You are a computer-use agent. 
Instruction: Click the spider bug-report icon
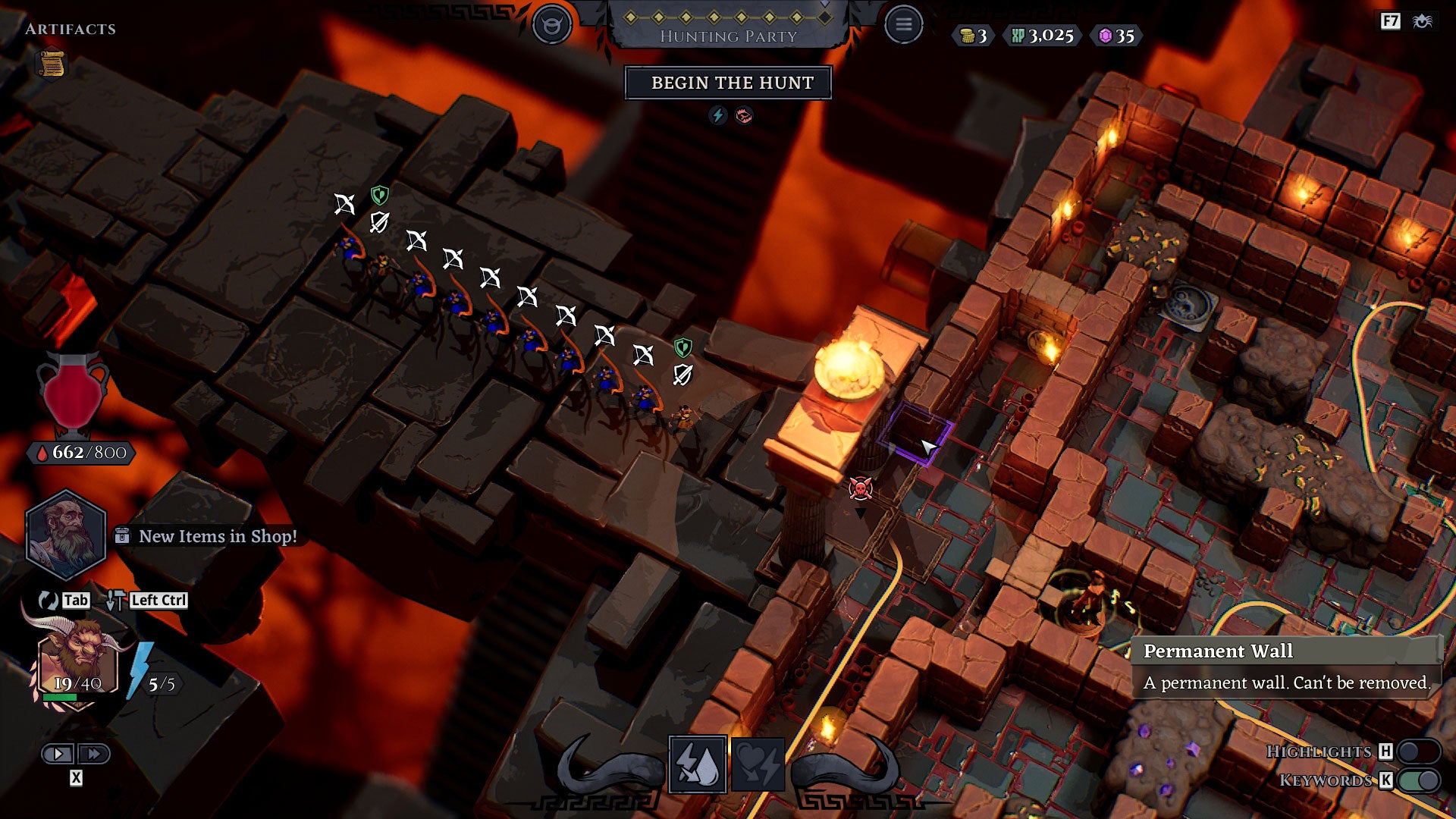1422,21
